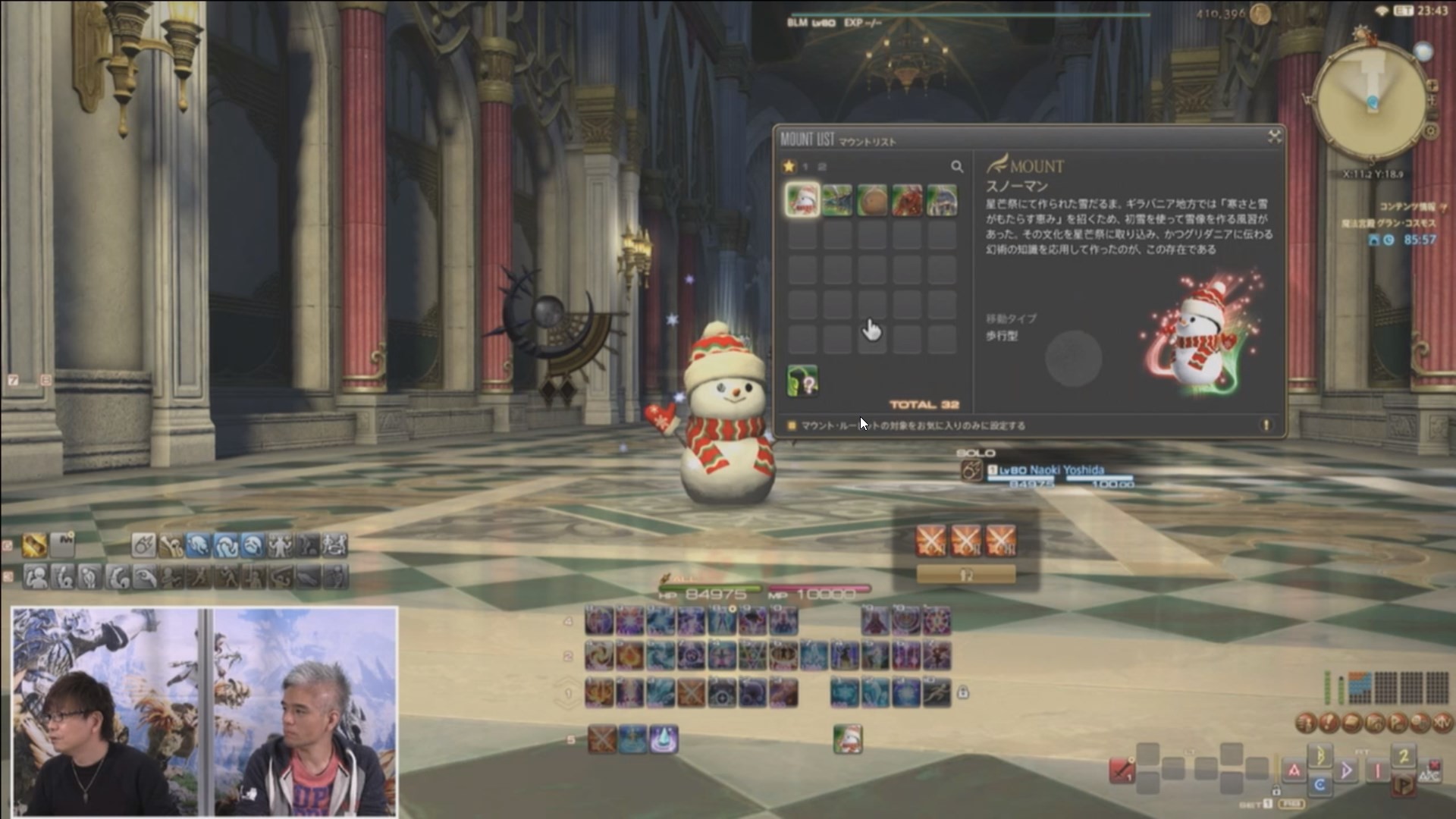Toggle the favorites star filter in the Mount List

coord(789,167)
